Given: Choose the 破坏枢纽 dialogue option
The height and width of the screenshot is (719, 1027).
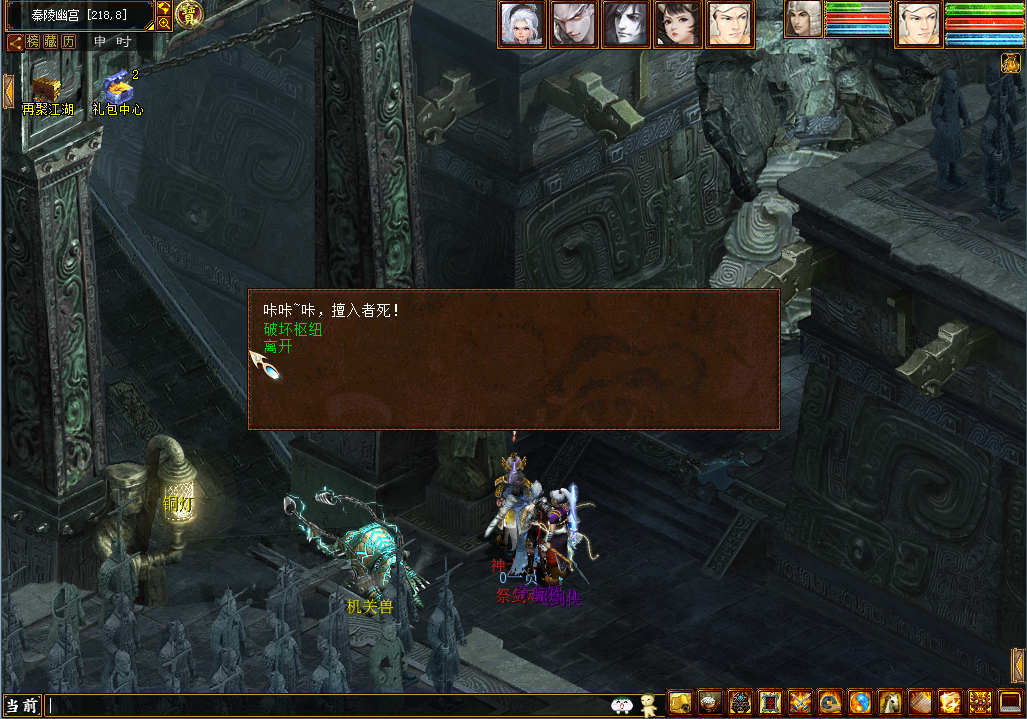Looking at the screenshot, I should (x=293, y=330).
